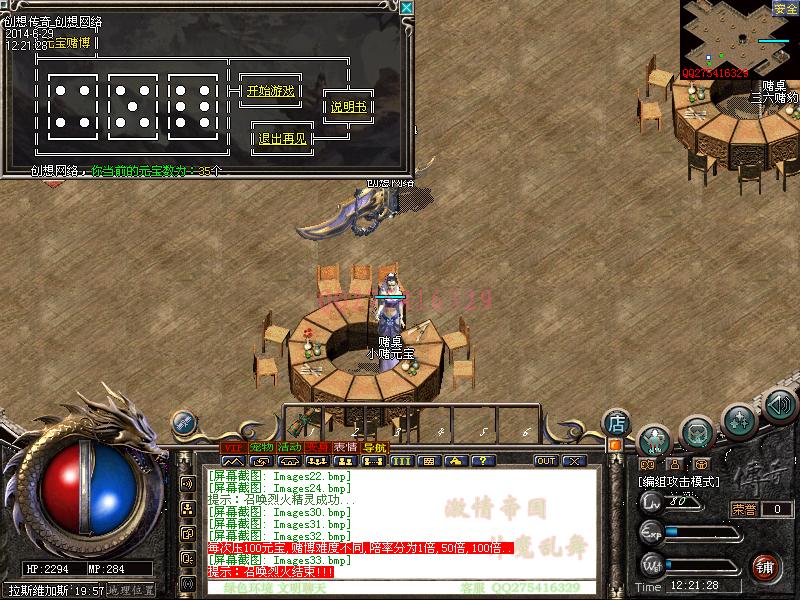
Task: Start the dice game via 开始游戏
Action: click(270, 91)
